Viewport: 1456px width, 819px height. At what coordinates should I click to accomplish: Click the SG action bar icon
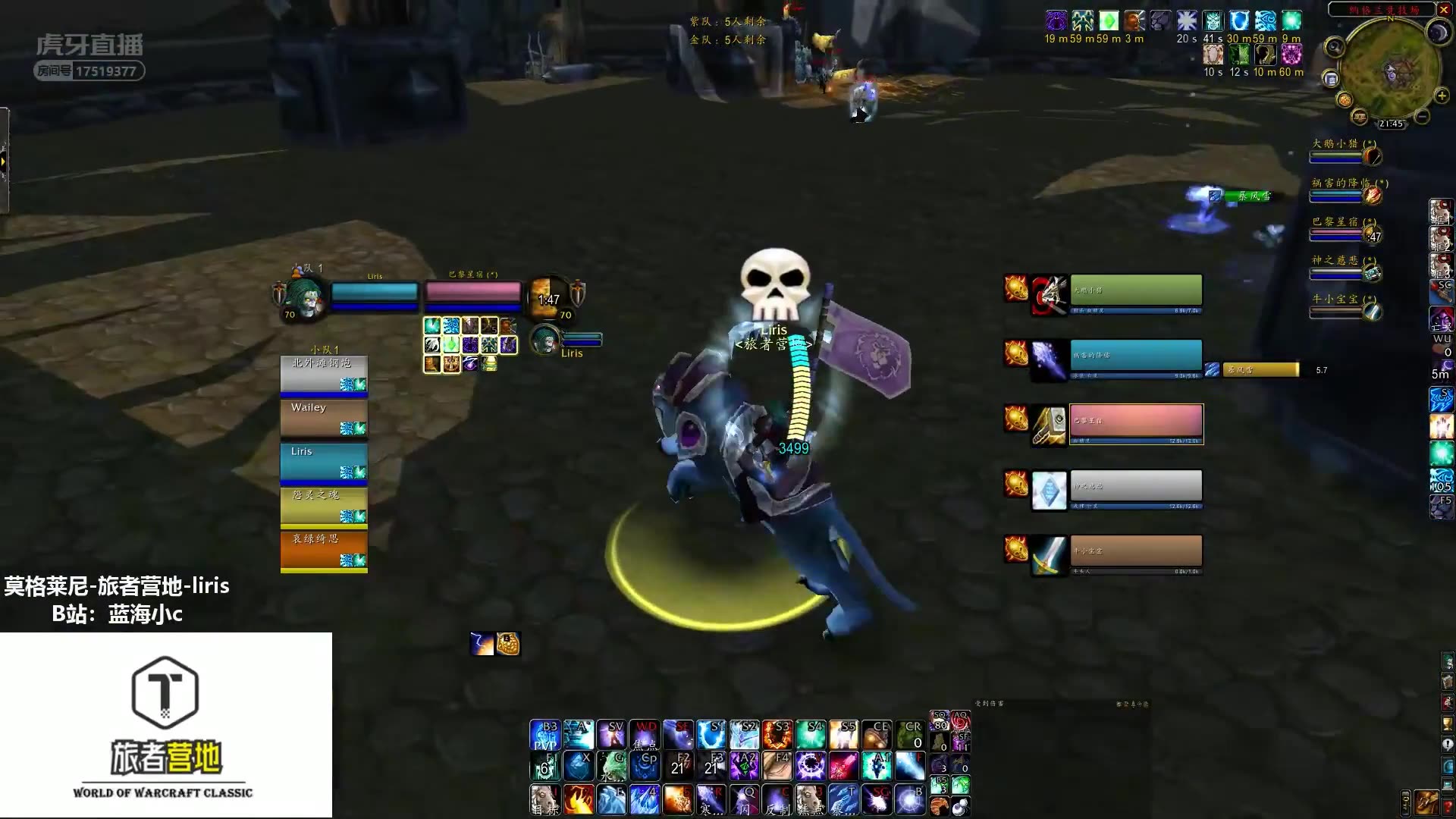(x=879, y=798)
